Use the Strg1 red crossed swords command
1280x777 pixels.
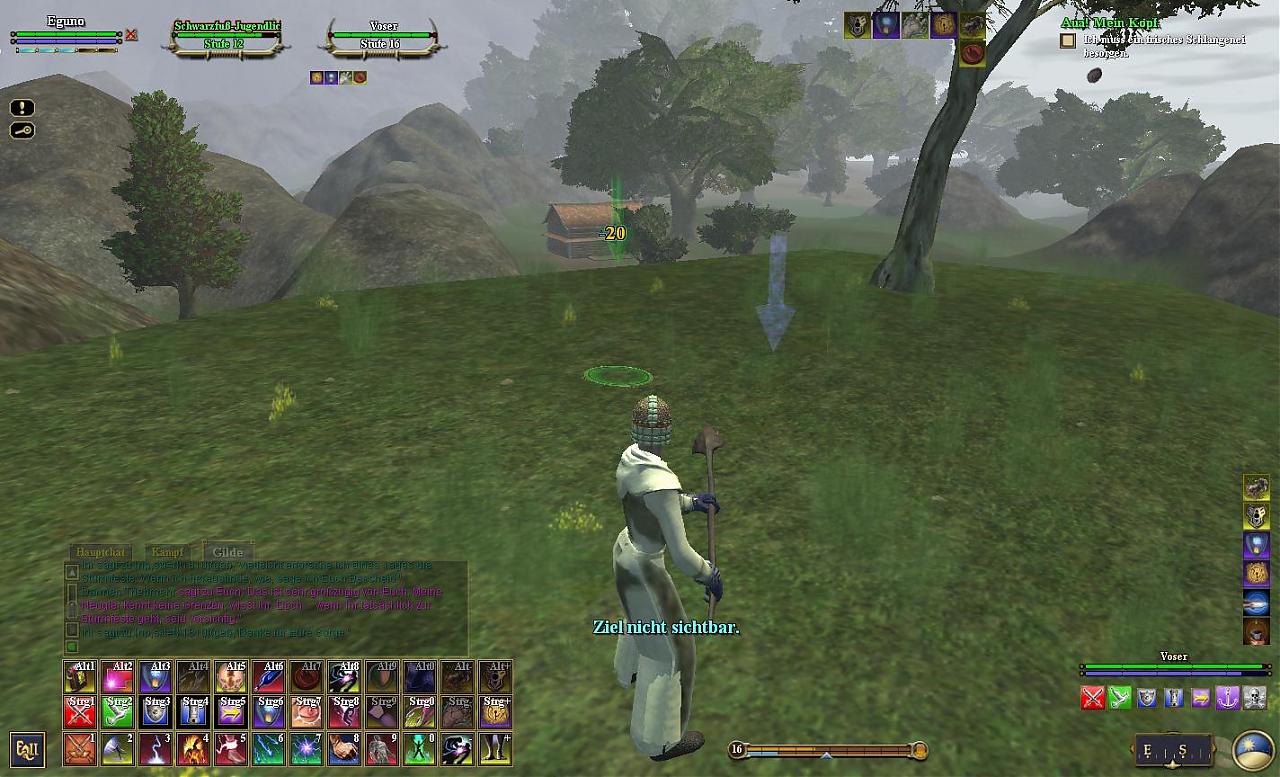[x=80, y=712]
